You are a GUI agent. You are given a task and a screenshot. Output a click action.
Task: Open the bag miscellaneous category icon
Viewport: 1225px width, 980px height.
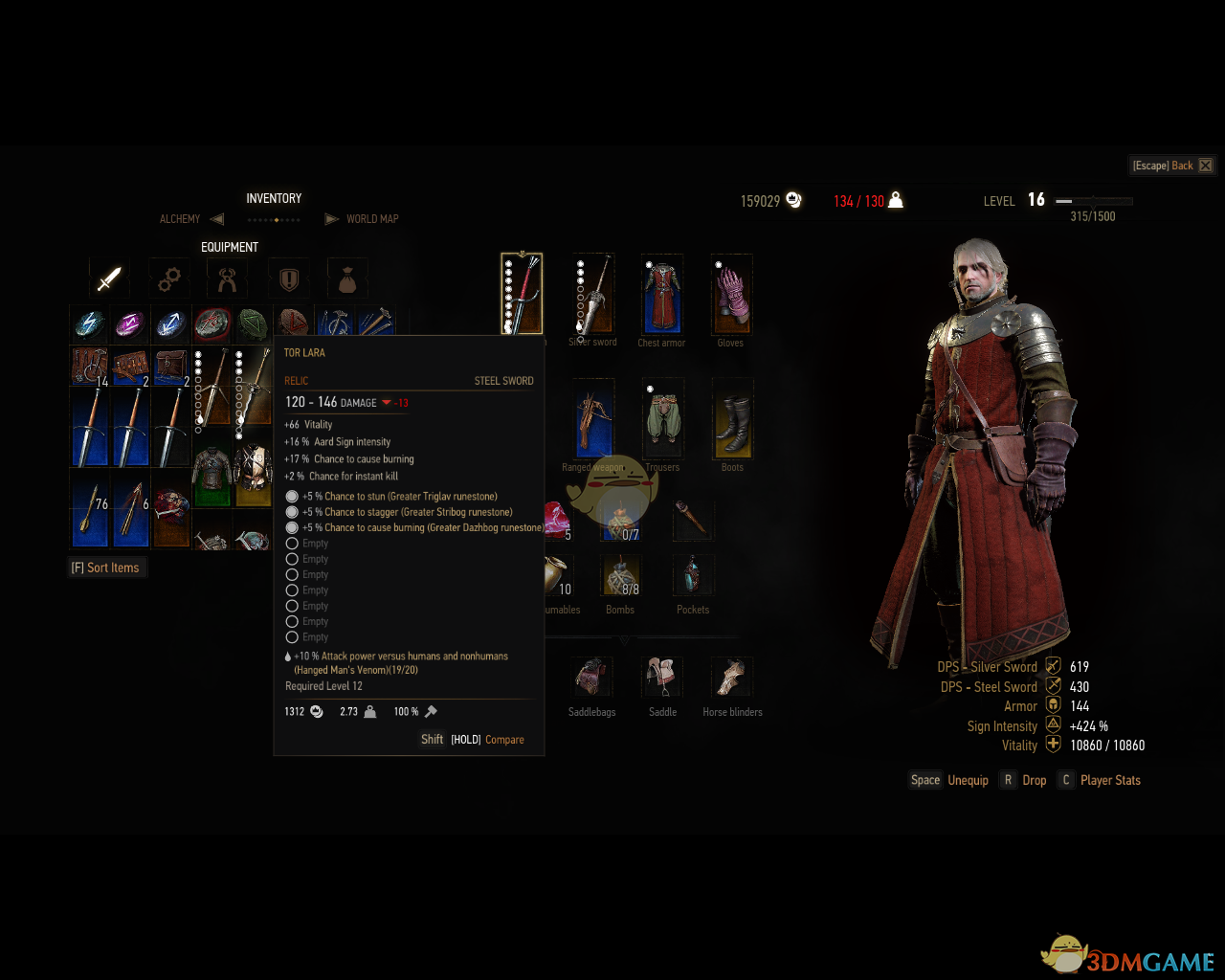(x=347, y=278)
